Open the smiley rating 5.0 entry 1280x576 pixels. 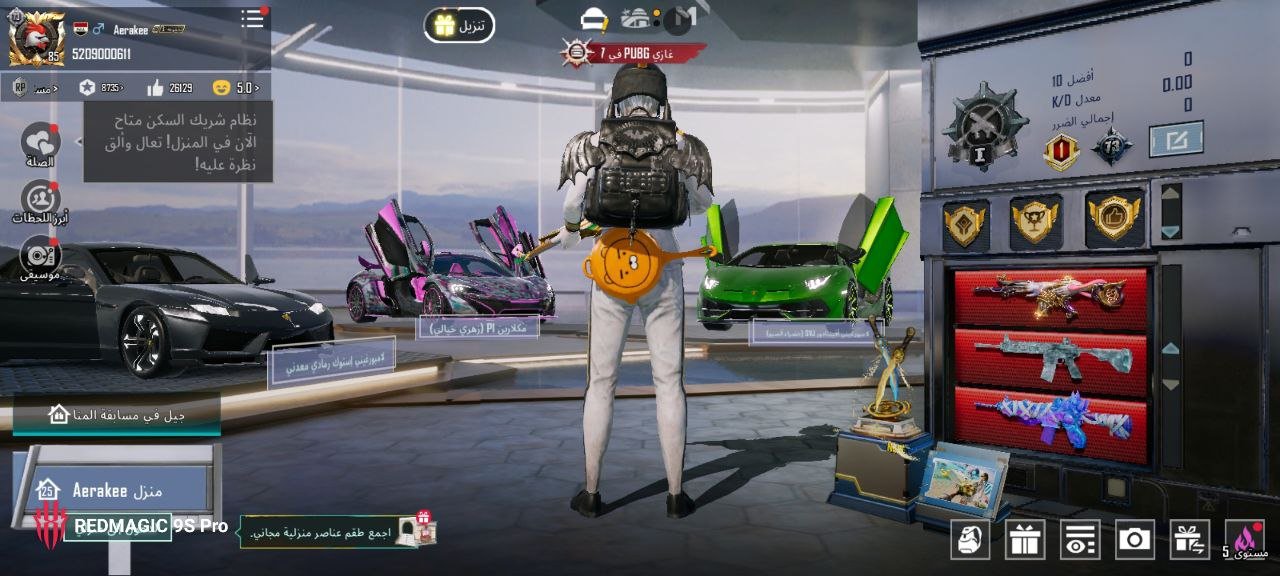[x=235, y=88]
